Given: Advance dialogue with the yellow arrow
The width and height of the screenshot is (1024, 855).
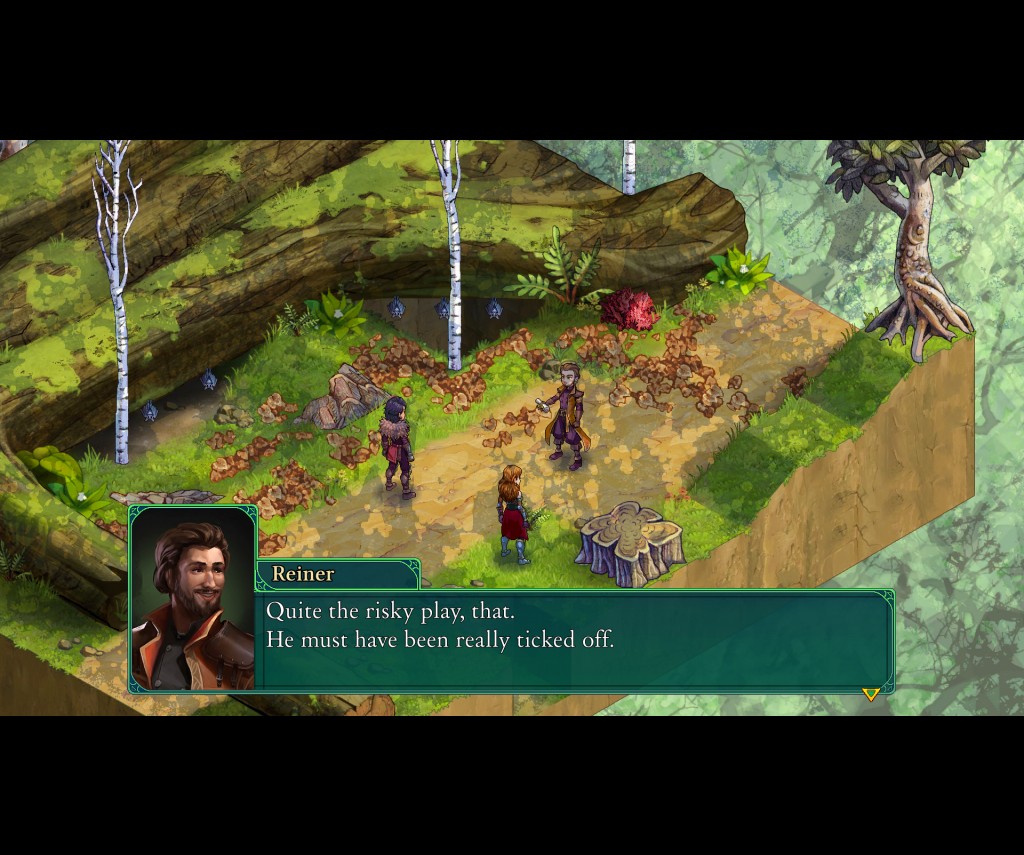Looking at the screenshot, I should [x=870, y=694].
